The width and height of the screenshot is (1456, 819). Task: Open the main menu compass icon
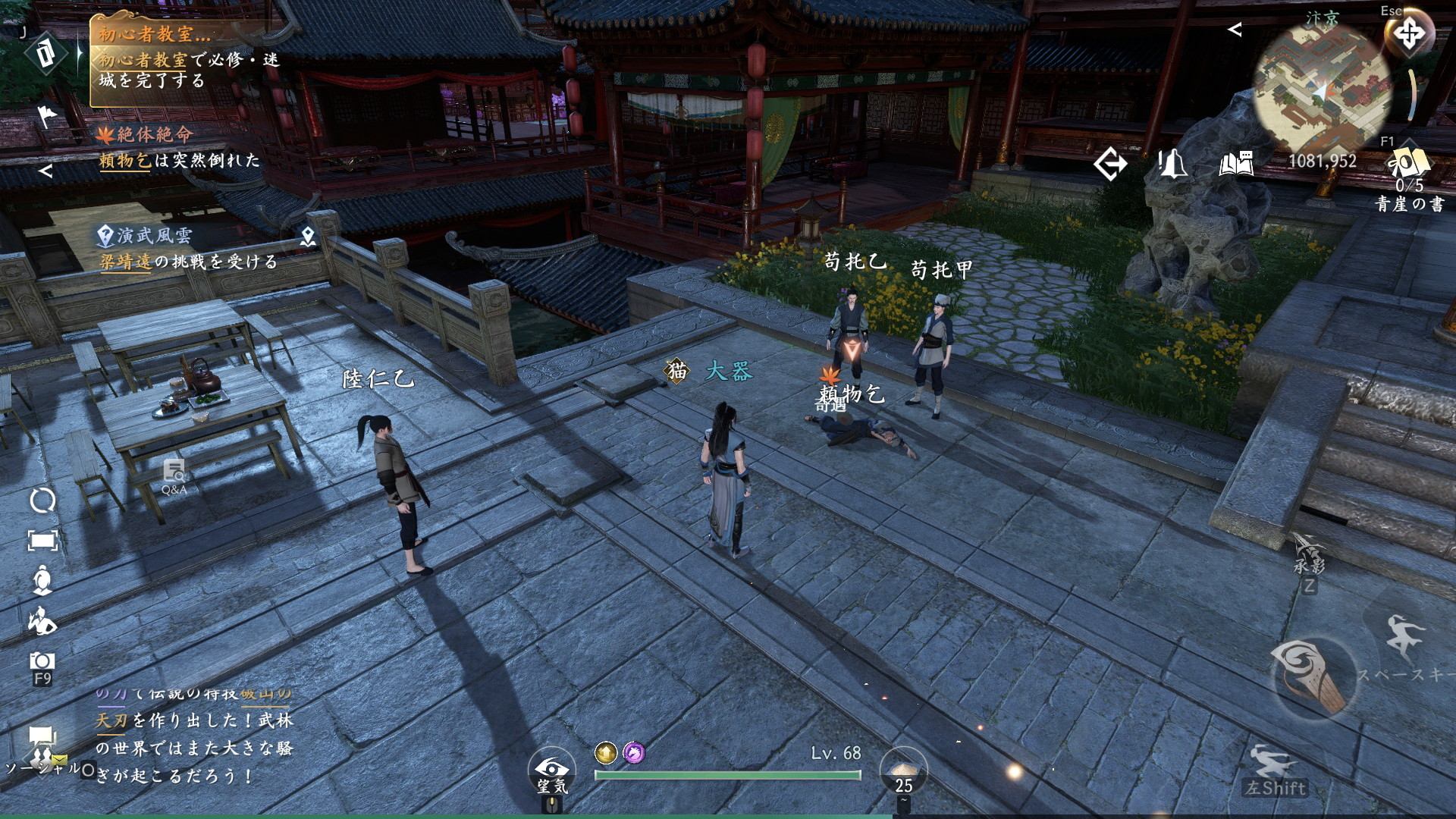pyautogui.click(x=1408, y=35)
